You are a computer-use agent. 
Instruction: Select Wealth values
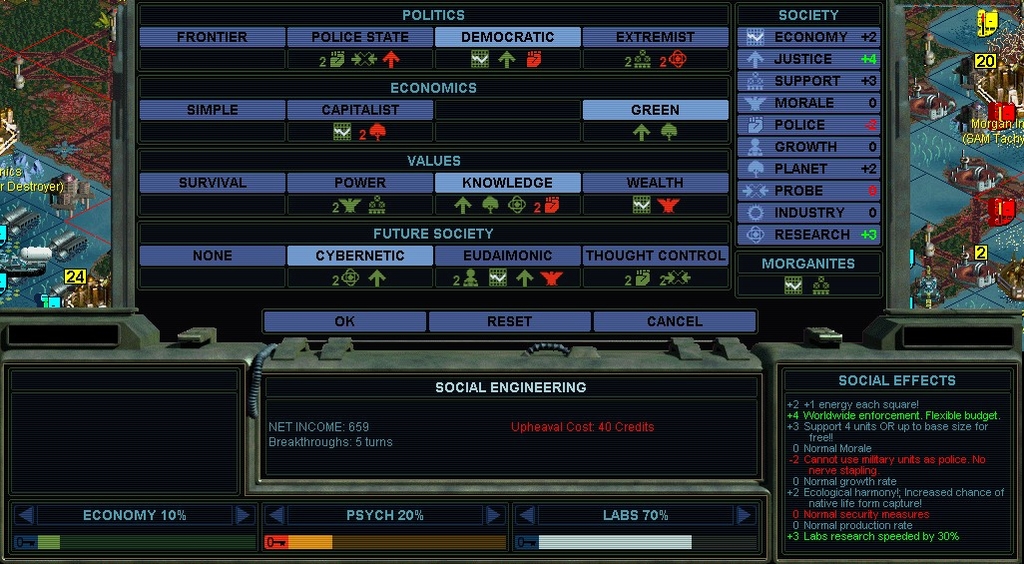pos(655,183)
